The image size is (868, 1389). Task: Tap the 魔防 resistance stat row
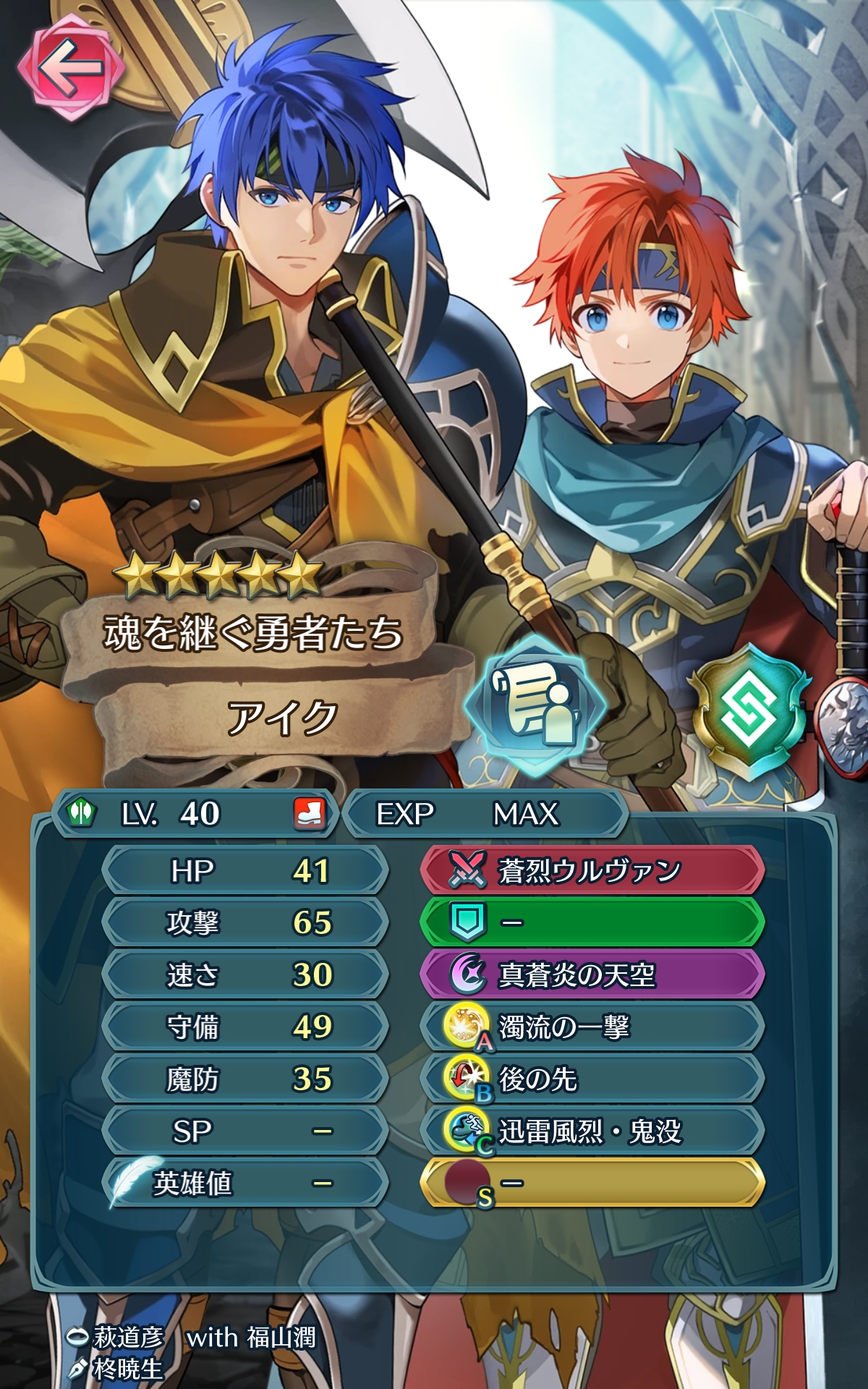pos(244,1079)
